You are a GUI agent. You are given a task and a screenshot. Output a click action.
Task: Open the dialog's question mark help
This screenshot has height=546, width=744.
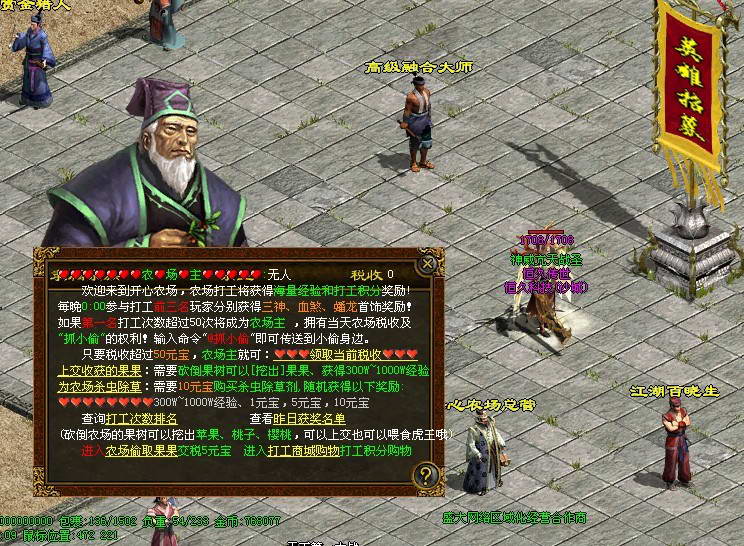427,475
